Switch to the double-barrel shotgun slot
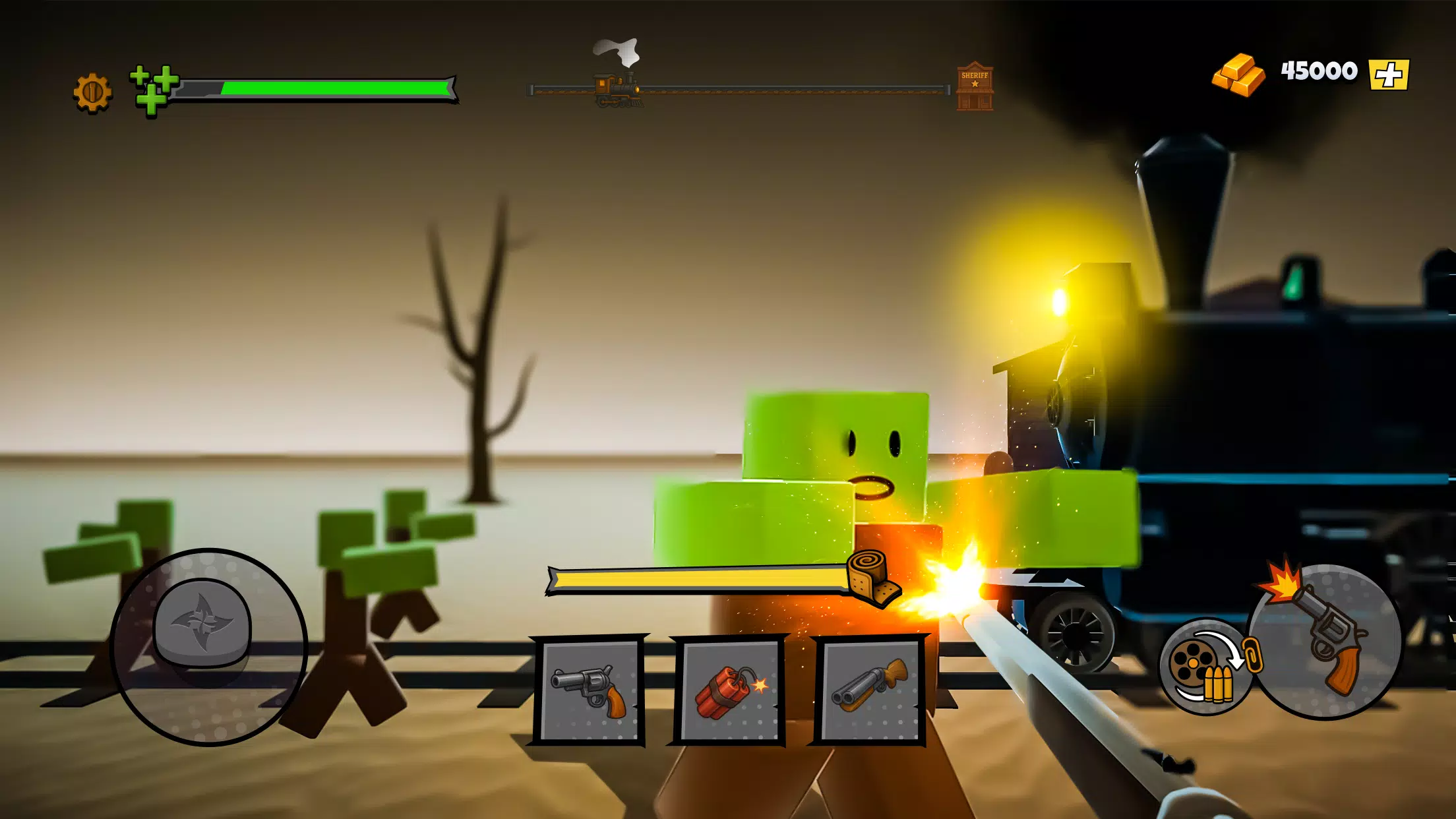The width and height of the screenshot is (1456, 819). pyautogui.click(x=869, y=690)
